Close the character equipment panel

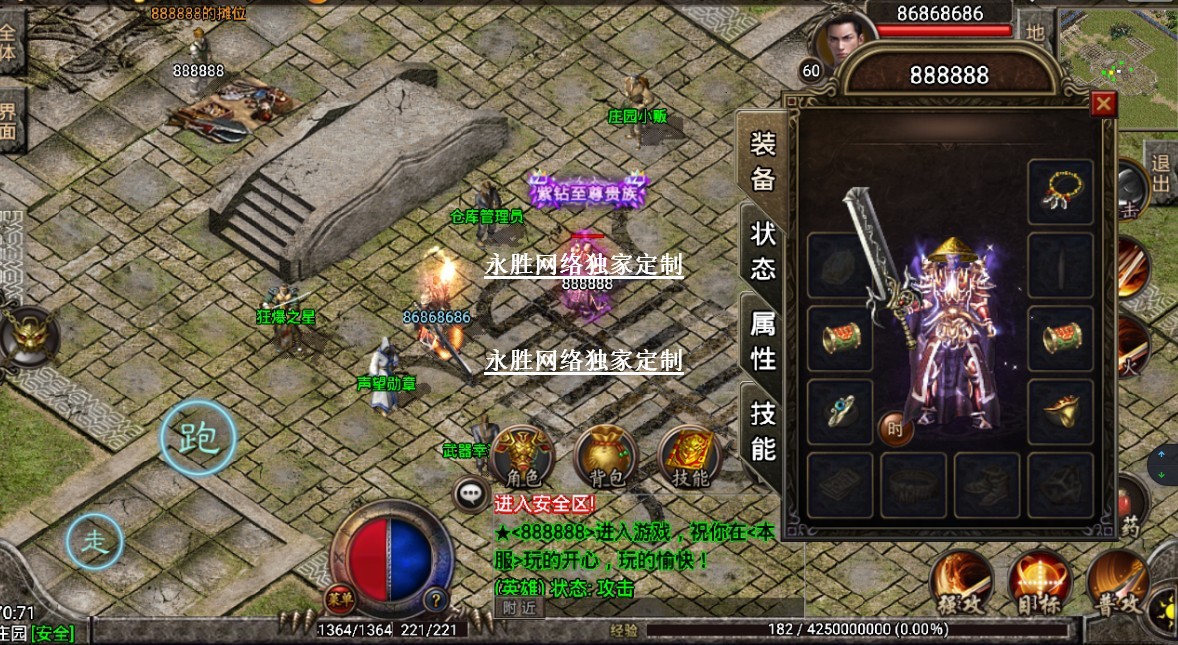tap(1103, 103)
